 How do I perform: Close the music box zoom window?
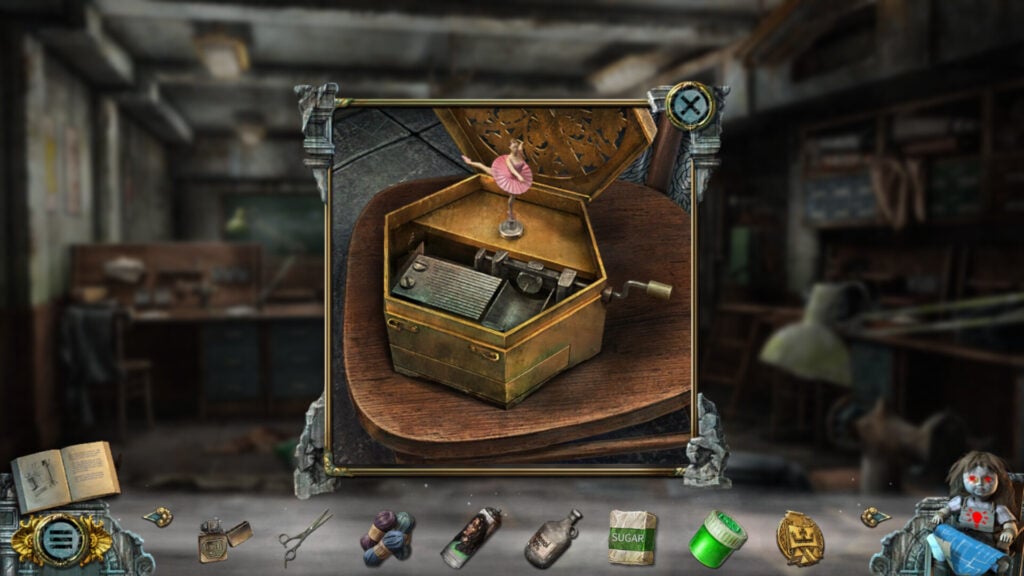(x=690, y=105)
